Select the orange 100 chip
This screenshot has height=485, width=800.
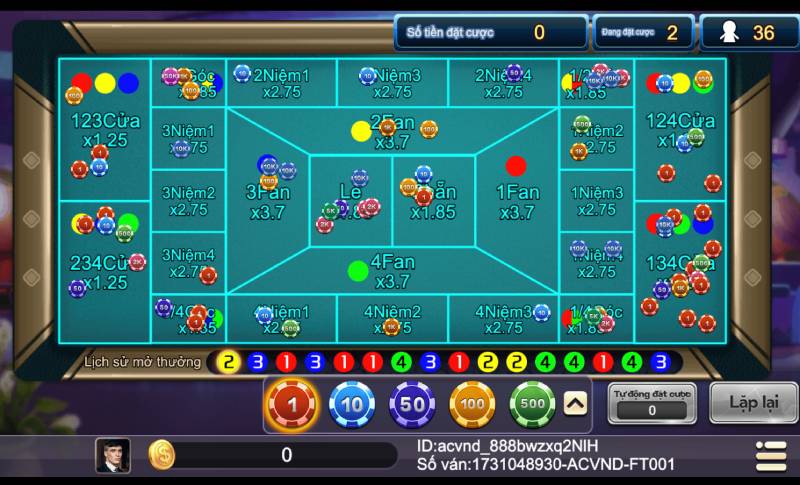click(472, 405)
